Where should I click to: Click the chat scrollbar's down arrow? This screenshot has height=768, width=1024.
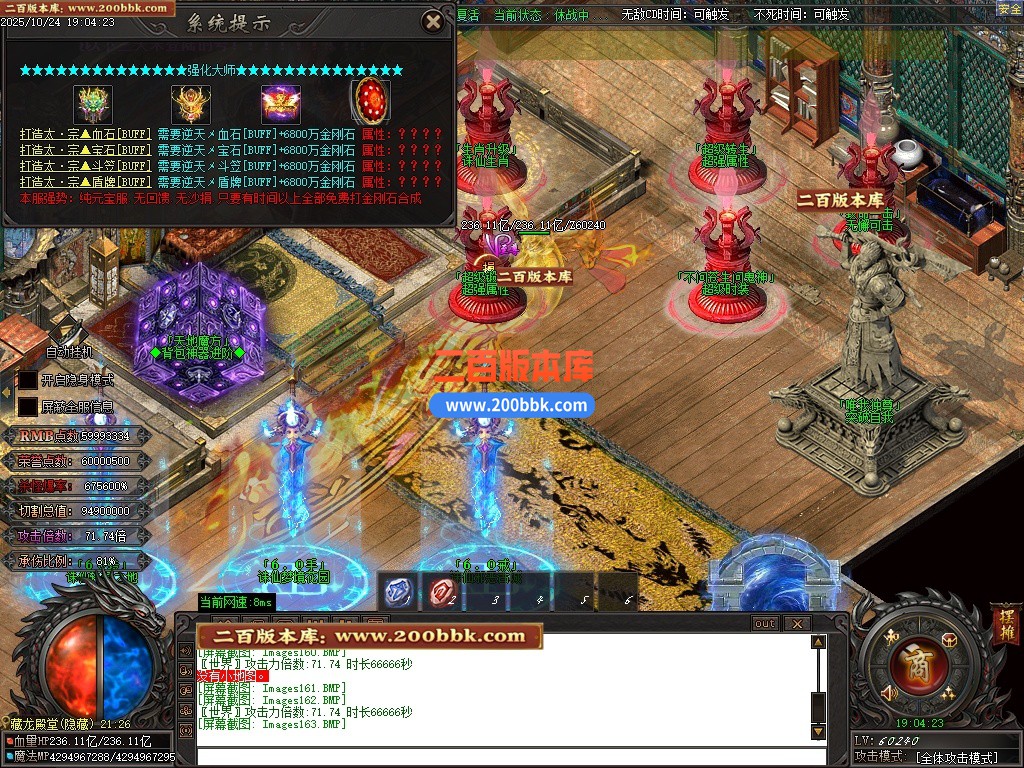tap(818, 732)
